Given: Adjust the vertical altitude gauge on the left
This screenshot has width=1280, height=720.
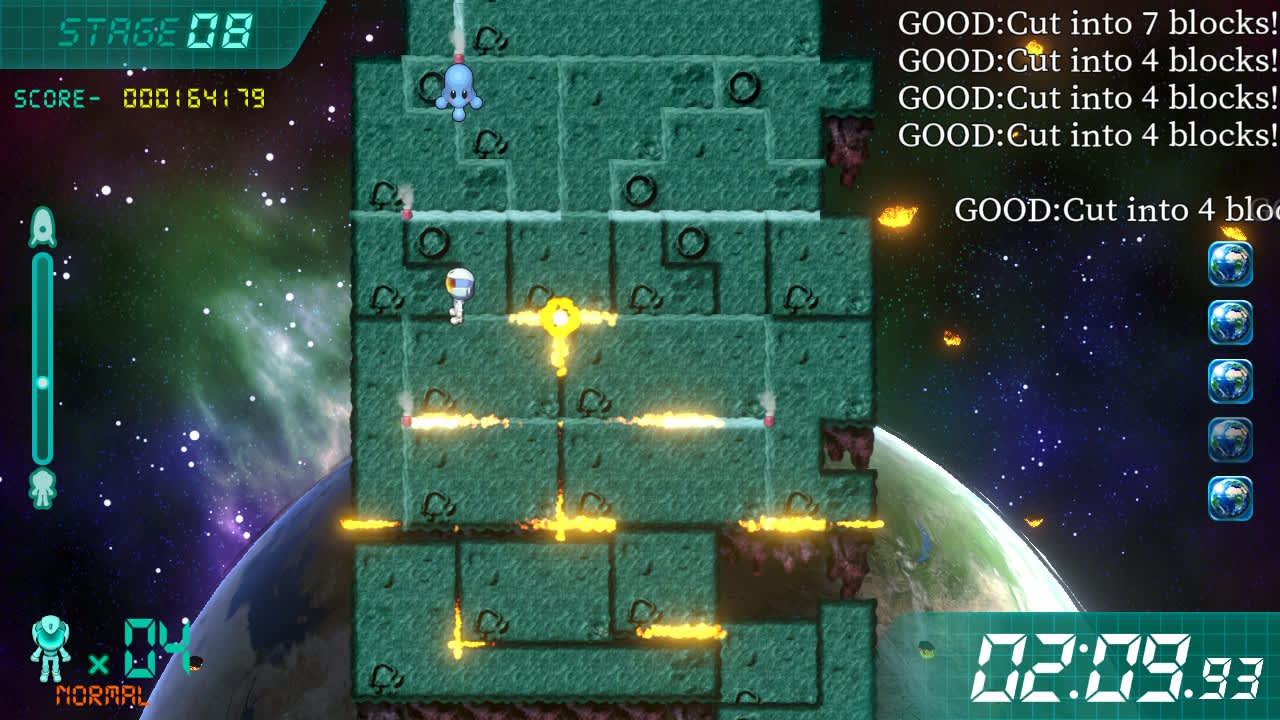Looking at the screenshot, I should (40, 350).
